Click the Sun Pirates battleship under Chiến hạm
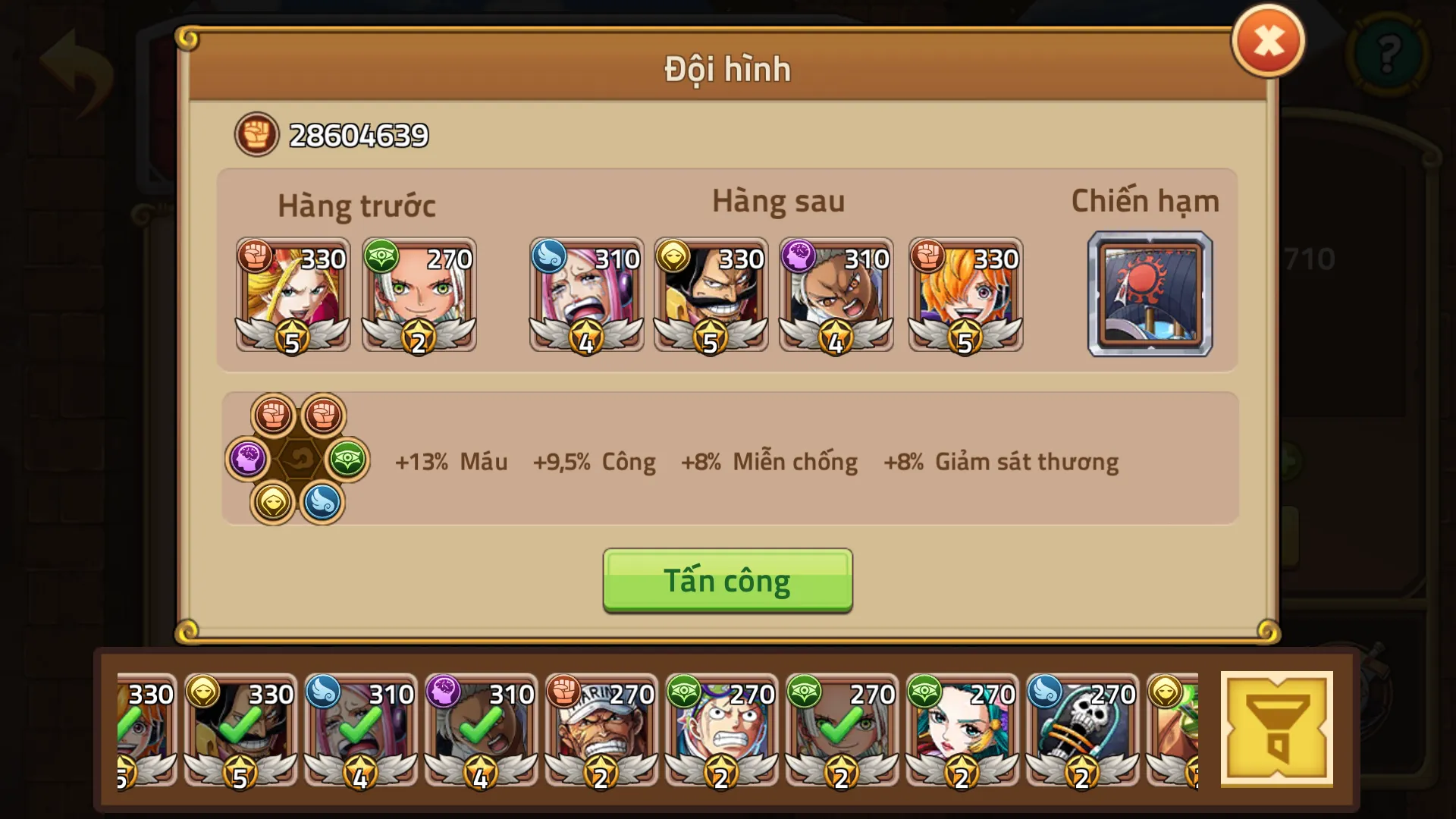This screenshot has height=819, width=1456. pos(1150,293)
